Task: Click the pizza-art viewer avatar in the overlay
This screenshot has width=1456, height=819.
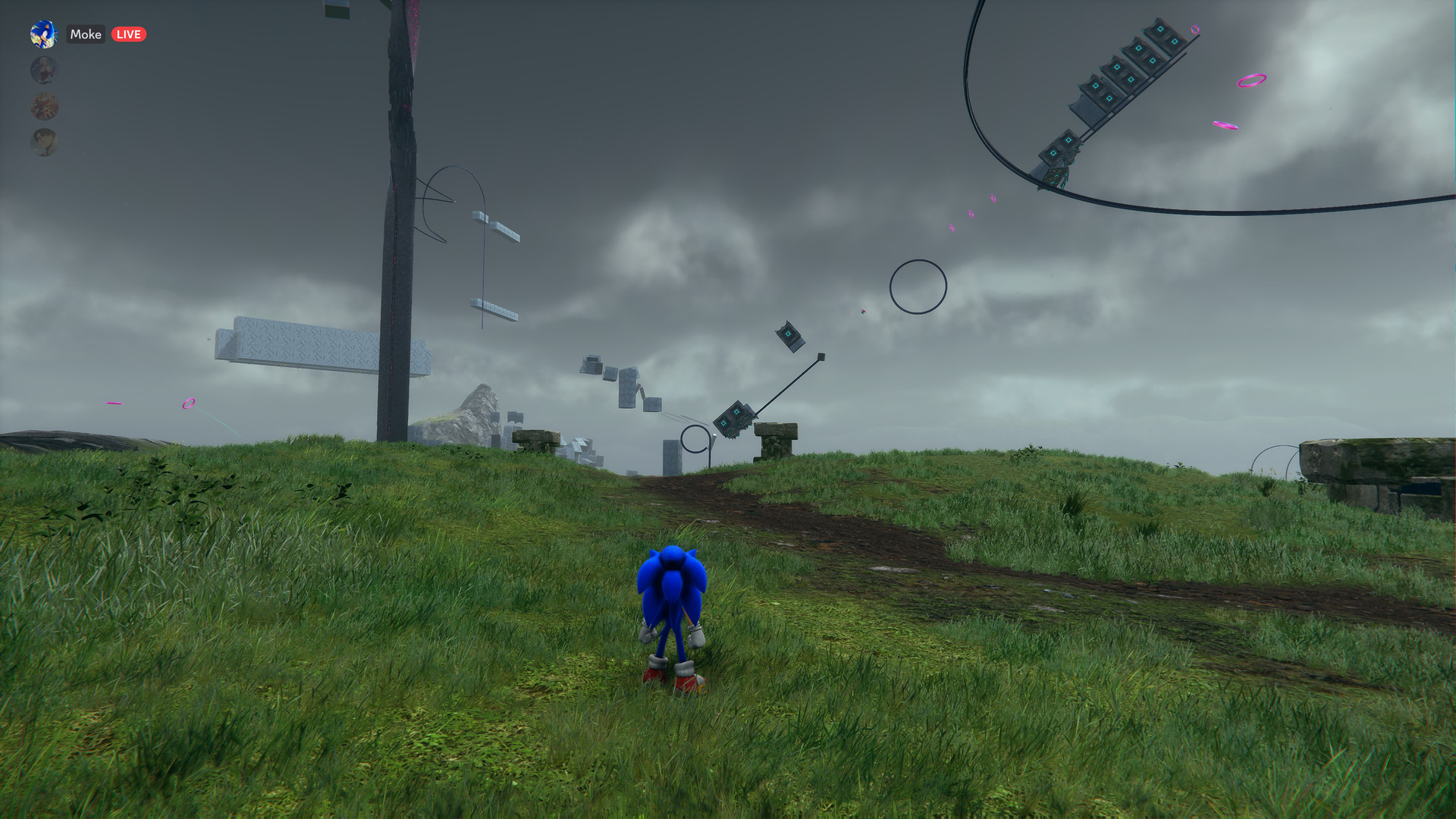Action: pyautogui.click(x=43, y=106)
